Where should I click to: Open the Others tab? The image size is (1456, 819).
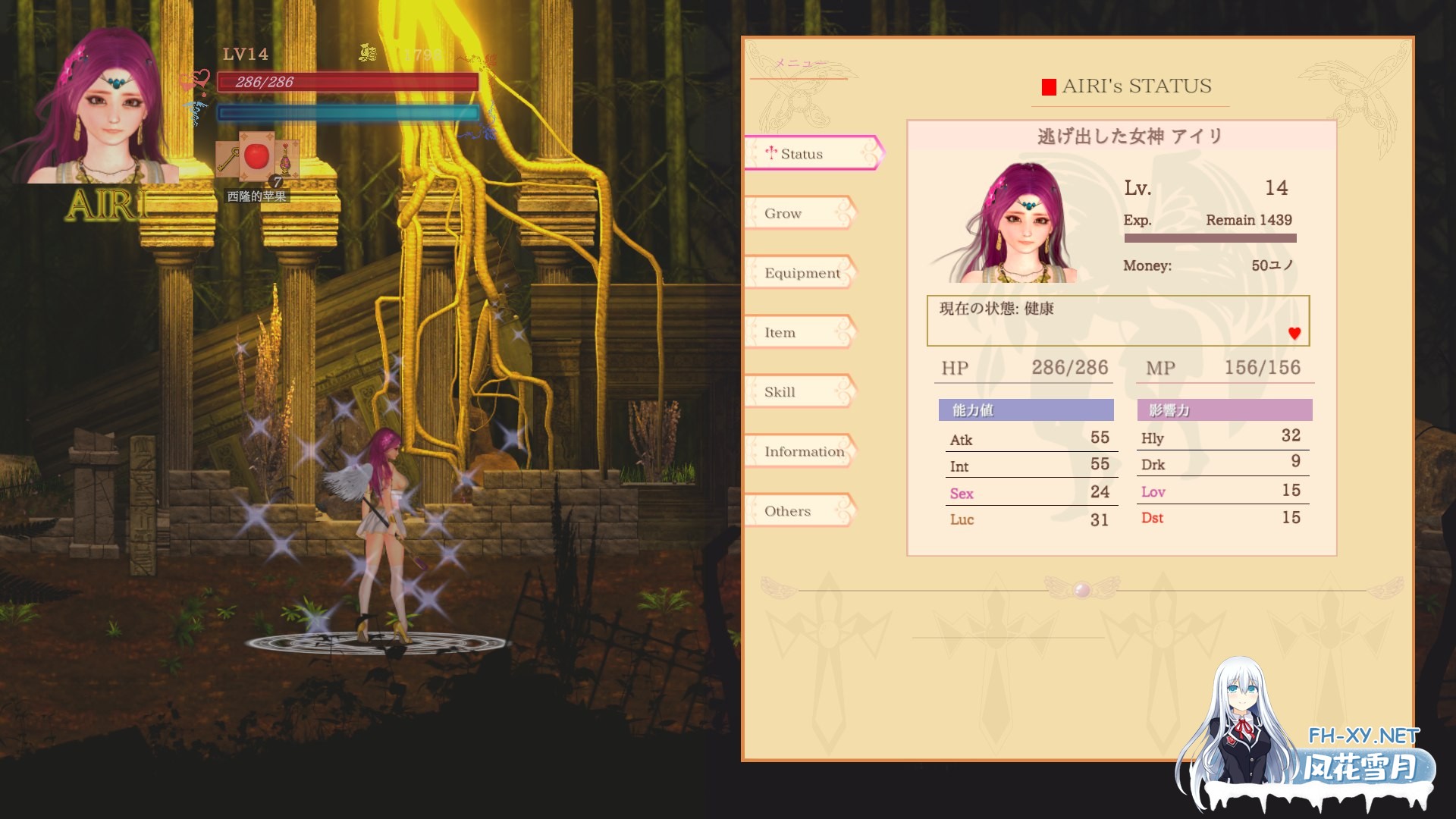[x=786, y=510]
